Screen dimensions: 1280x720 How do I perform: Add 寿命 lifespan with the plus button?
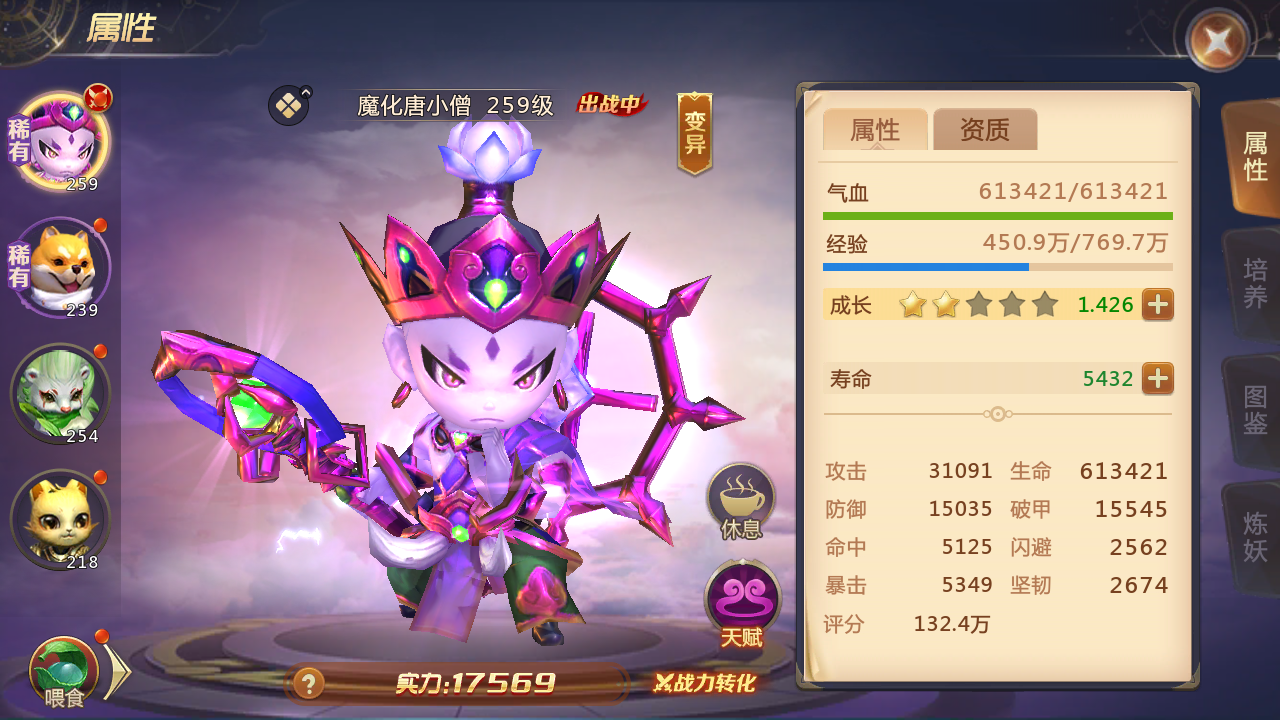[1157, 379]
